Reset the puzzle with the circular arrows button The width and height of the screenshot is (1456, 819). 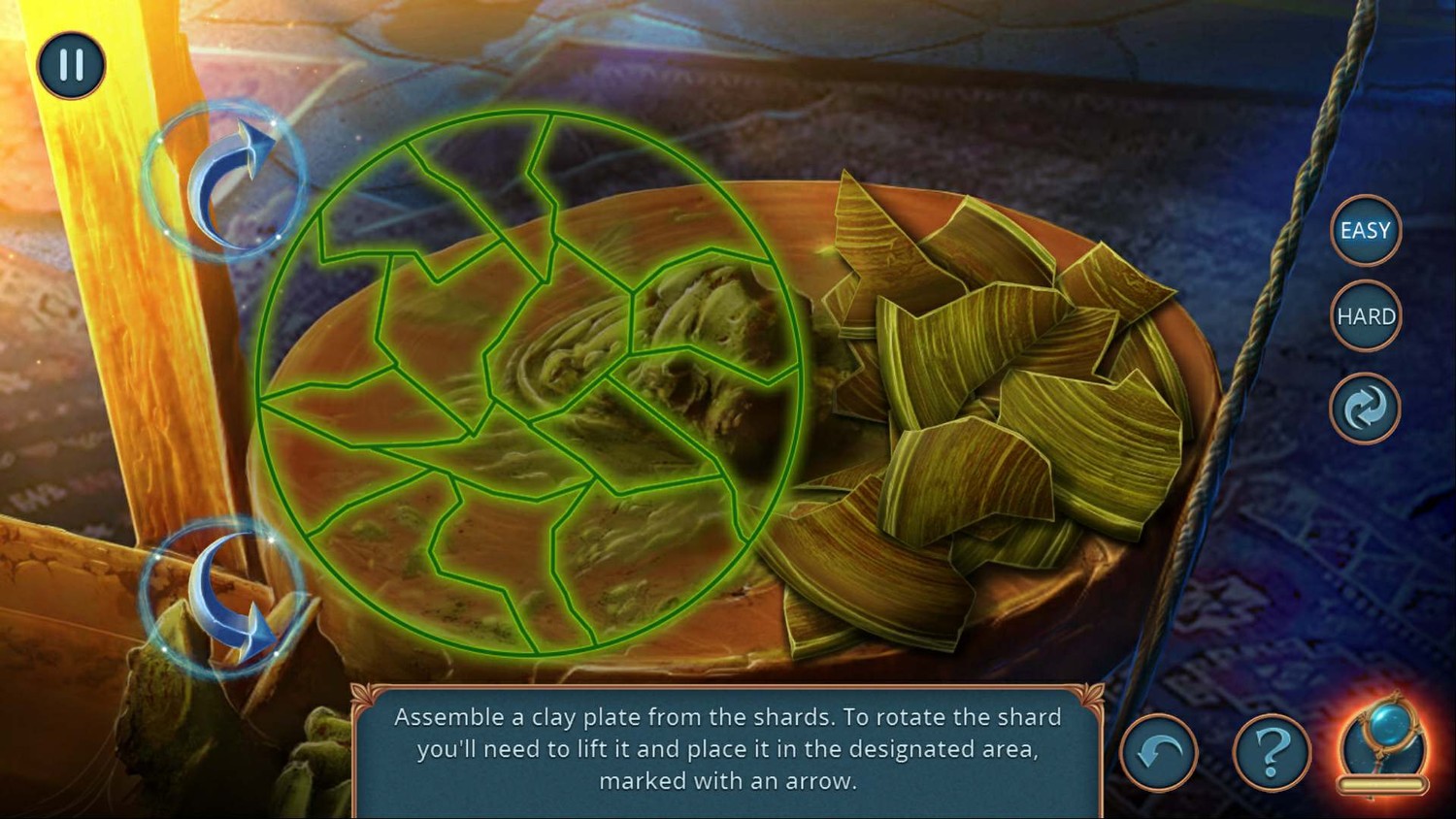tap(1365, 409)
